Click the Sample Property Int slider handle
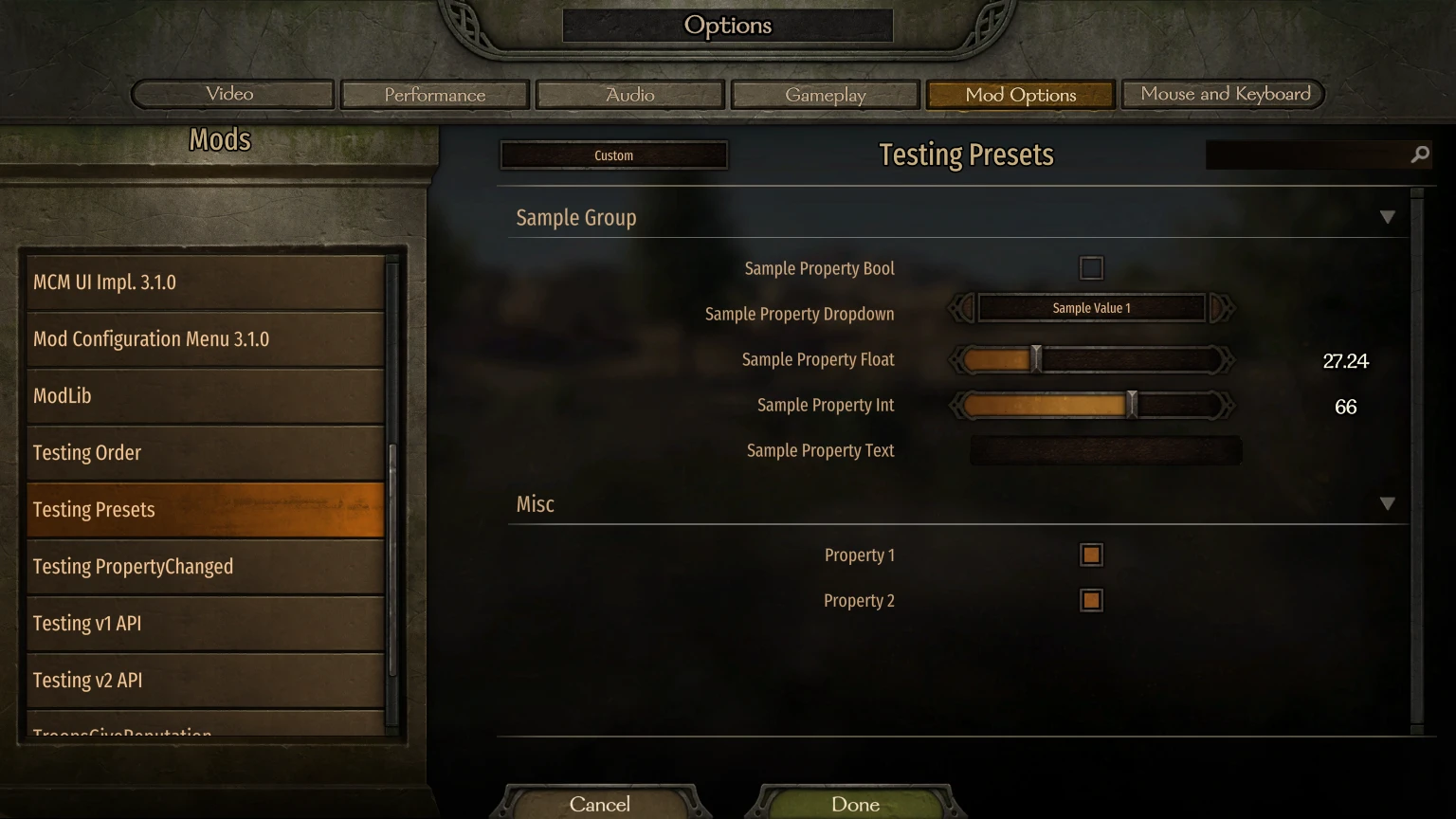The image size is (1456, 819). pyautogui.click(x=1131, y=405)
